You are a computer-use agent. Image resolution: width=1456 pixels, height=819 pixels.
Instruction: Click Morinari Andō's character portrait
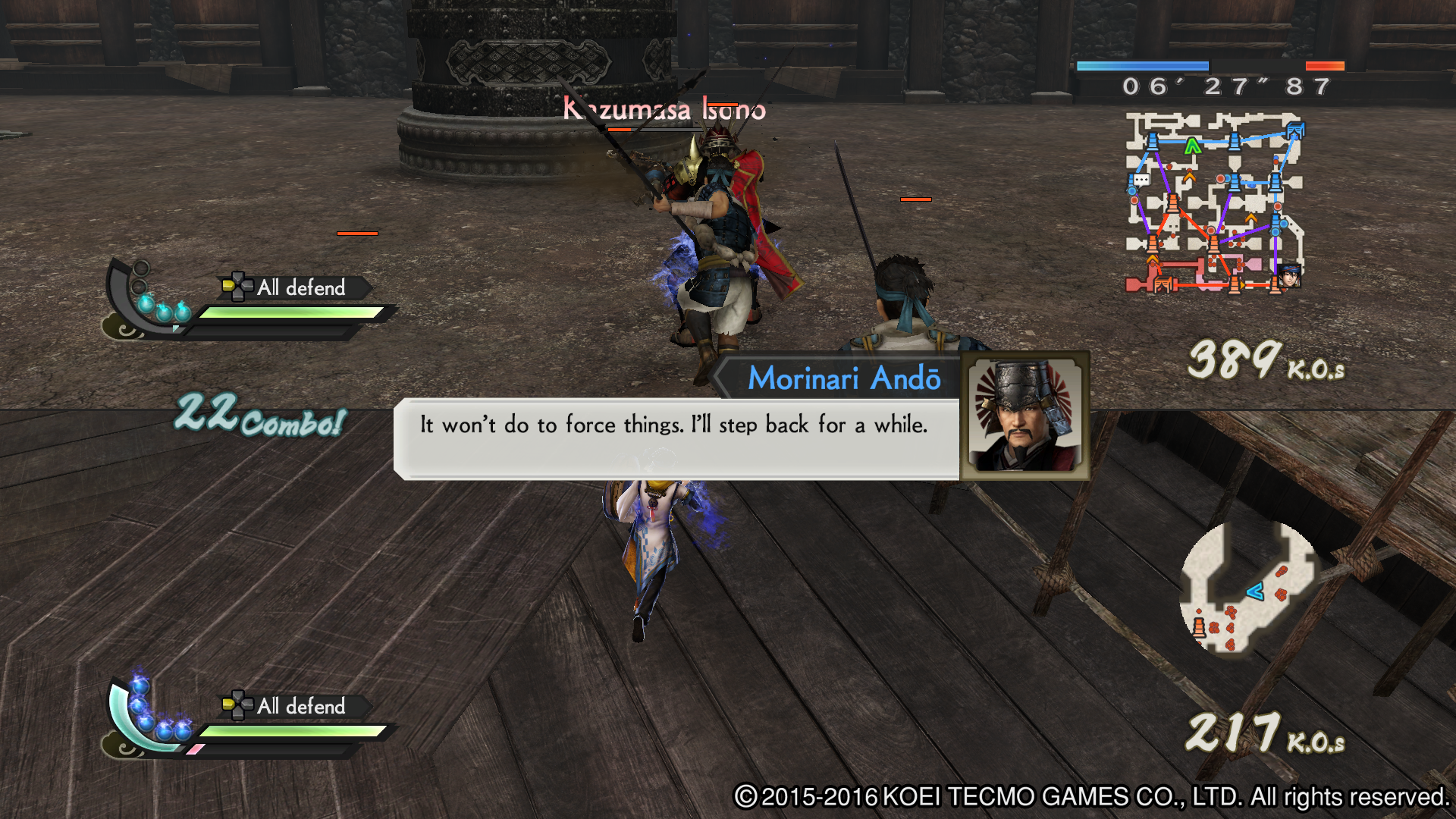point(1025,417)
